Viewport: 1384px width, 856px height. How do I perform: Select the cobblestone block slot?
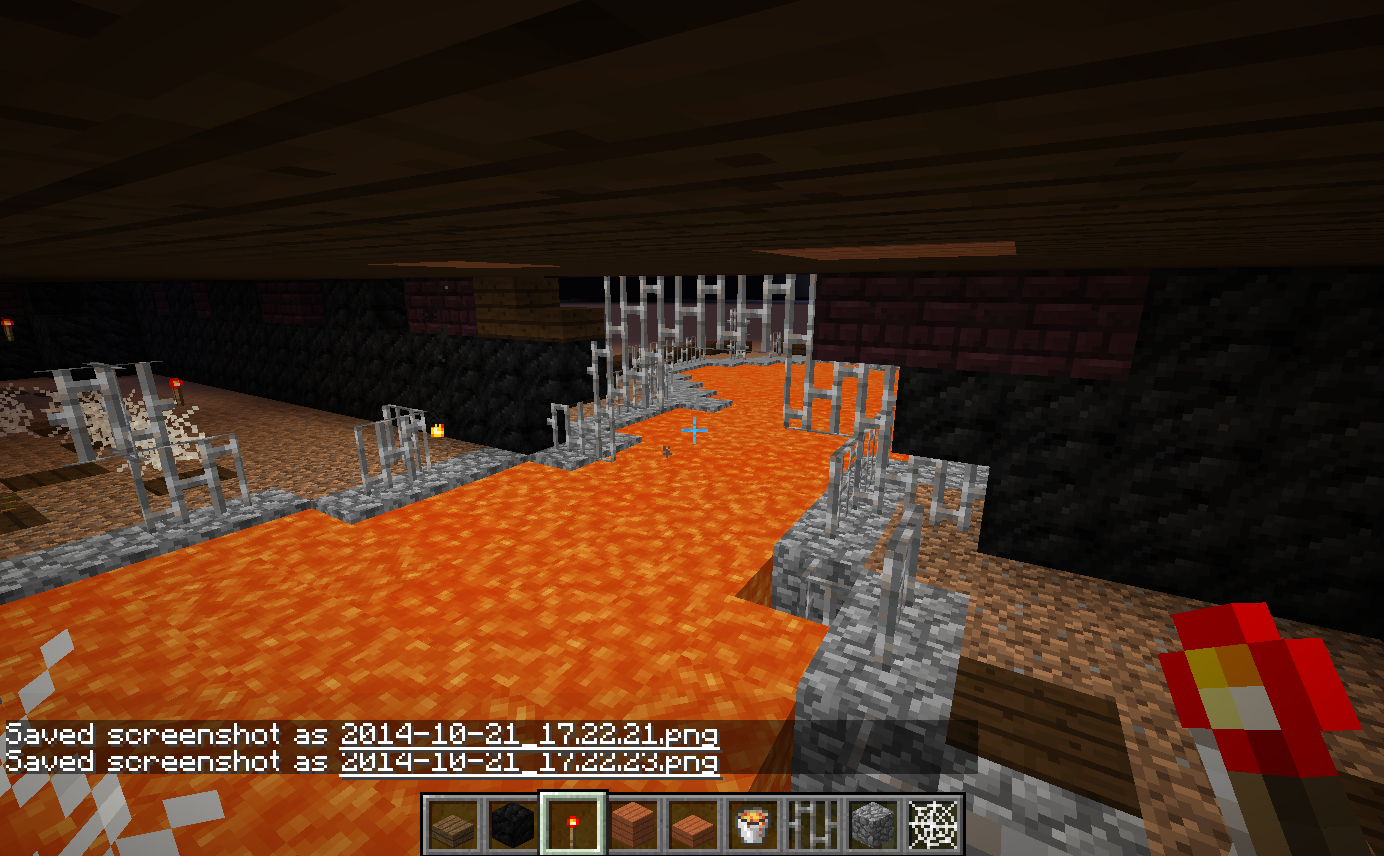coord(873,825)
